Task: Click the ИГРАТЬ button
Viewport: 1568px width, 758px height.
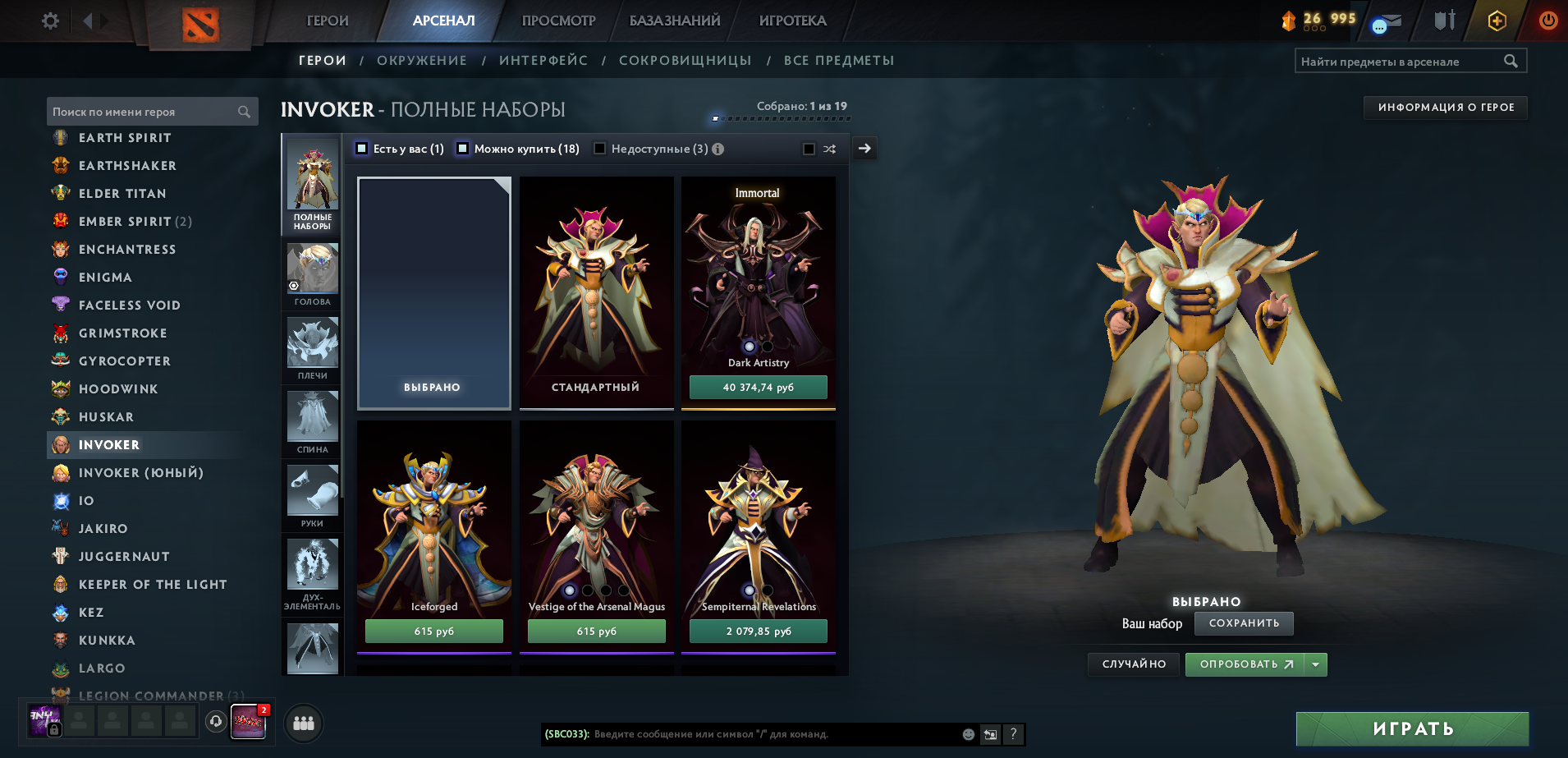Action: click(1412, 728)
